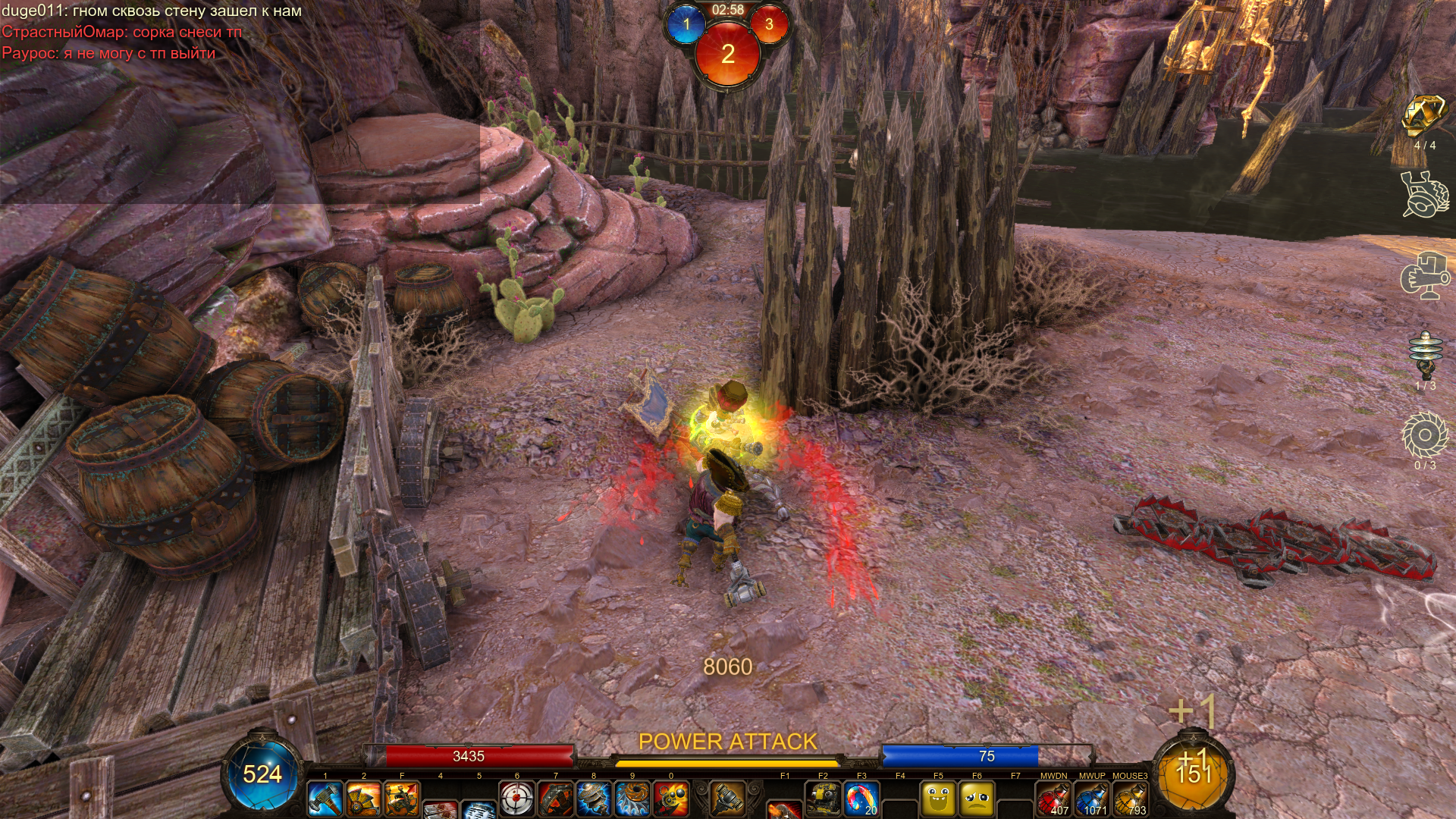Drink the blue mana potion
Screen dimensions: 1456x819
click(1092, 799)
